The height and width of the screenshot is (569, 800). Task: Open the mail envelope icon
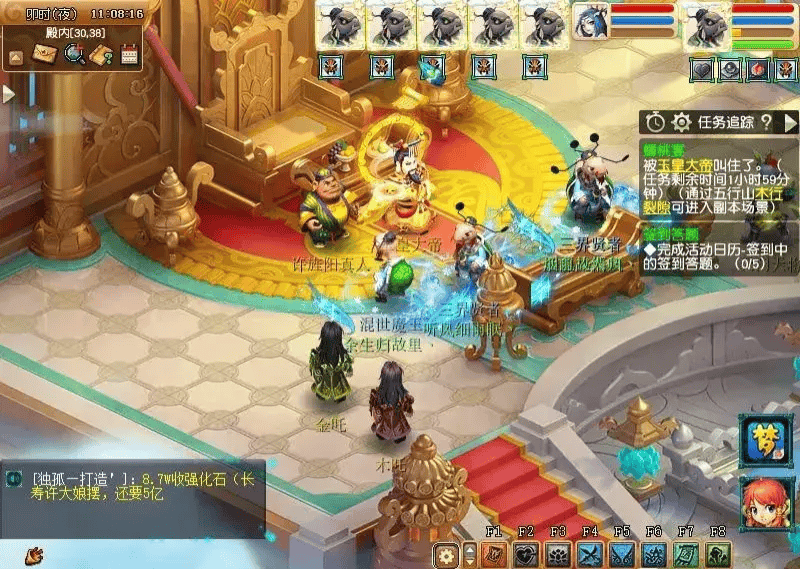coord(45,55)
